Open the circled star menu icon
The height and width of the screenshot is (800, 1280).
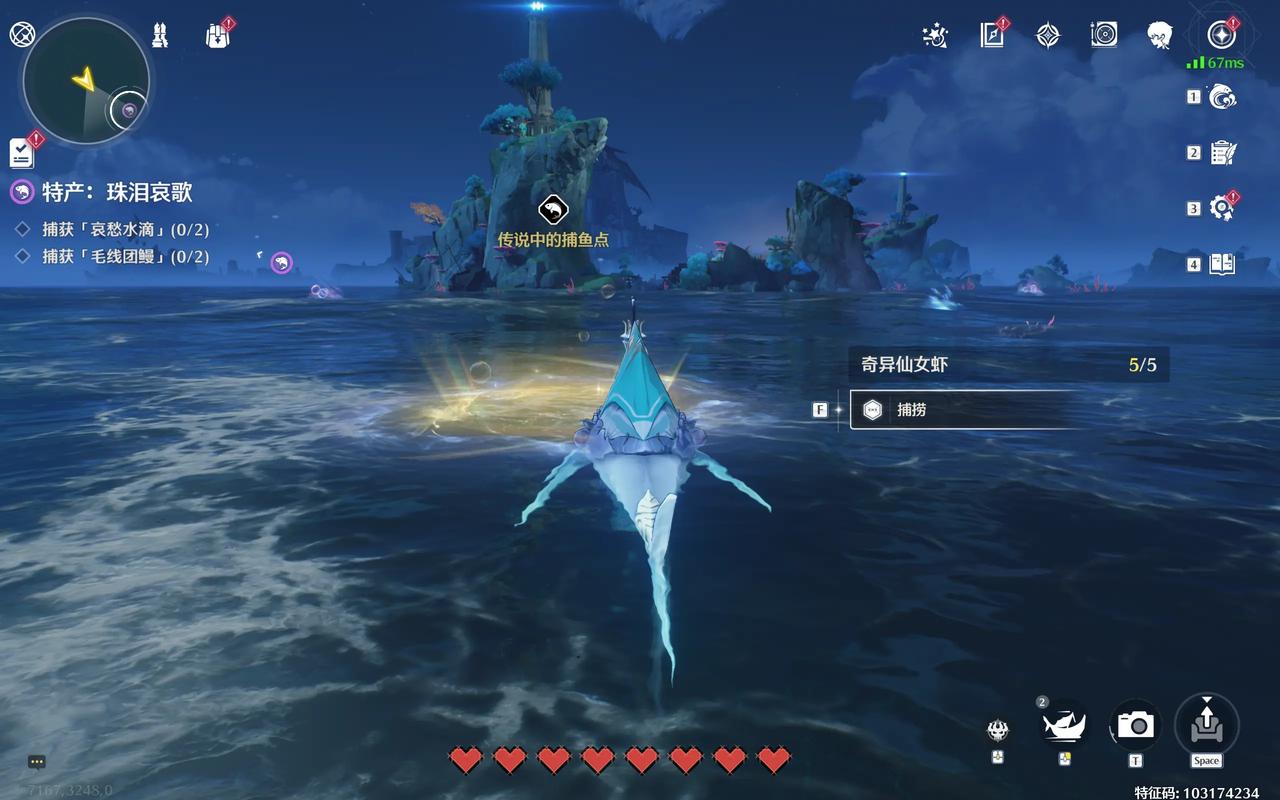tap(1220, 35)
